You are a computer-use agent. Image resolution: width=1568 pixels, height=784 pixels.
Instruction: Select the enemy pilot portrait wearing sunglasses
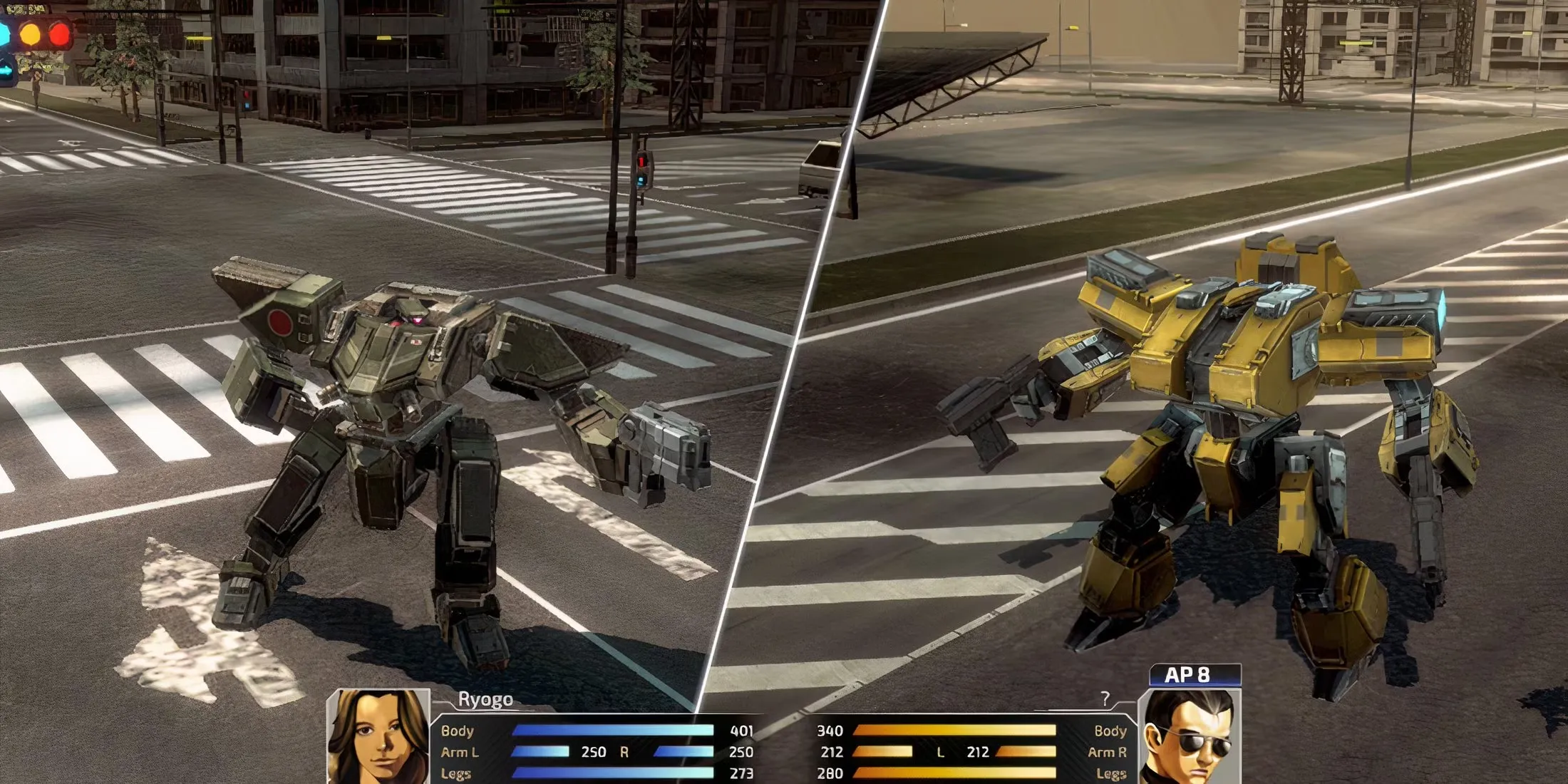[1189, 737]
